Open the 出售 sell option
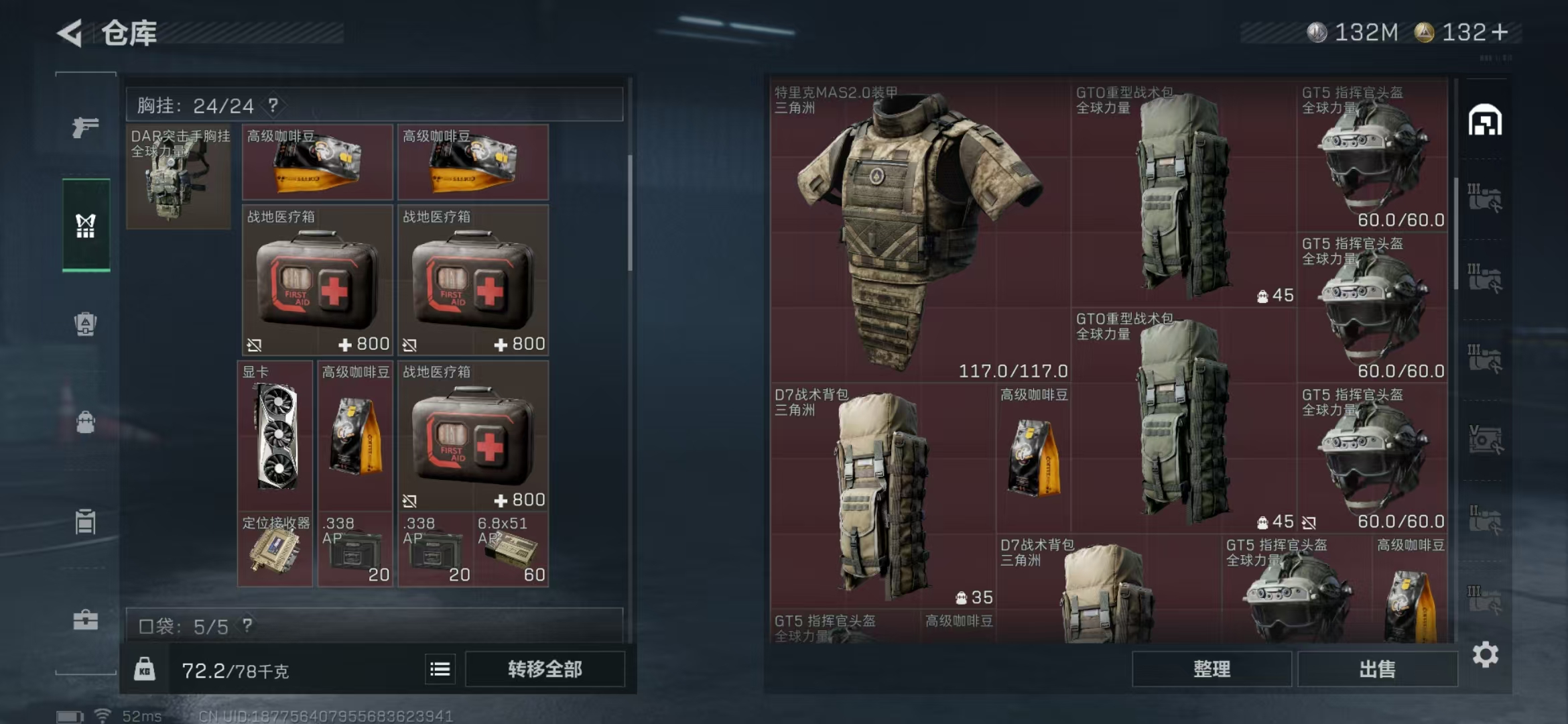The width and height of the screenshot is (1568, 724). [x=1377, y=669]
